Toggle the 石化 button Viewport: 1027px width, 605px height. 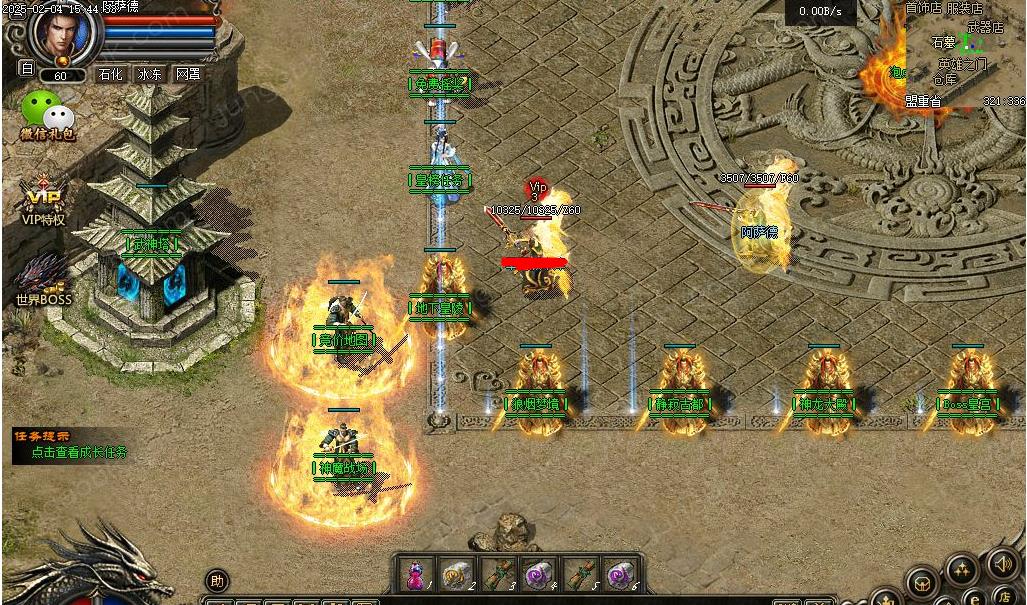(110, 74)
